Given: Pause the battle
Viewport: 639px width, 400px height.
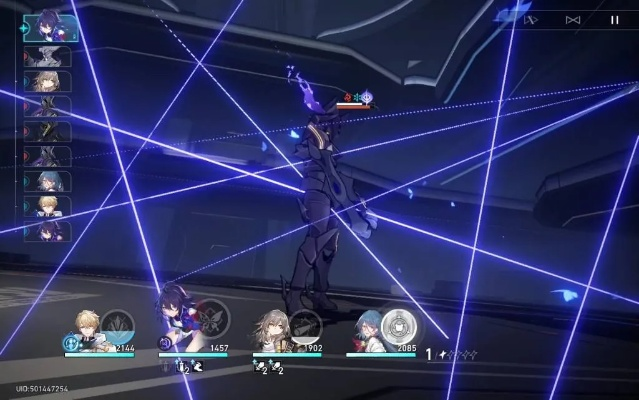Looking at the screenshot, I should (614, 19).
